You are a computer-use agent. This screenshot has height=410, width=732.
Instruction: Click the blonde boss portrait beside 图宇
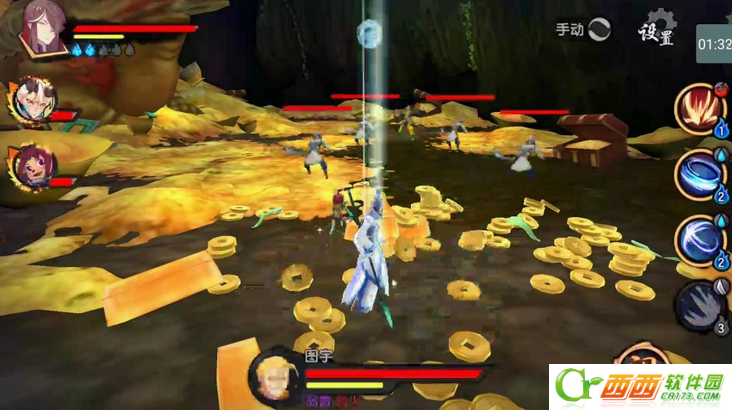pos(273,376)
